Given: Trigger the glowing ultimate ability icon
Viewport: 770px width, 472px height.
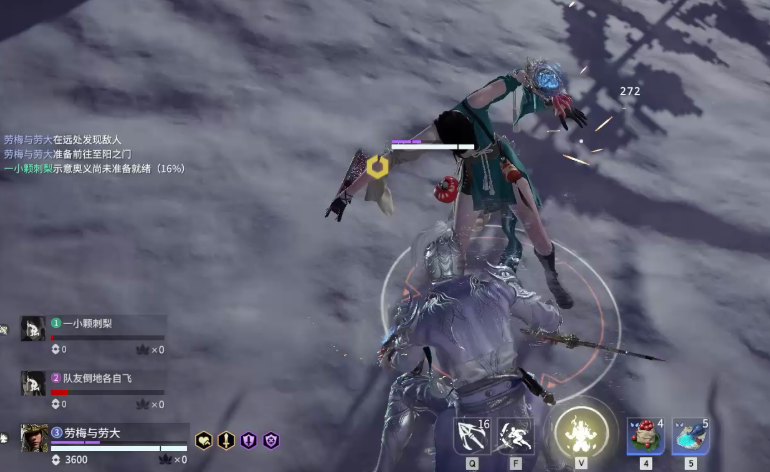Looking at the screenshot, I should click(581, 434).
